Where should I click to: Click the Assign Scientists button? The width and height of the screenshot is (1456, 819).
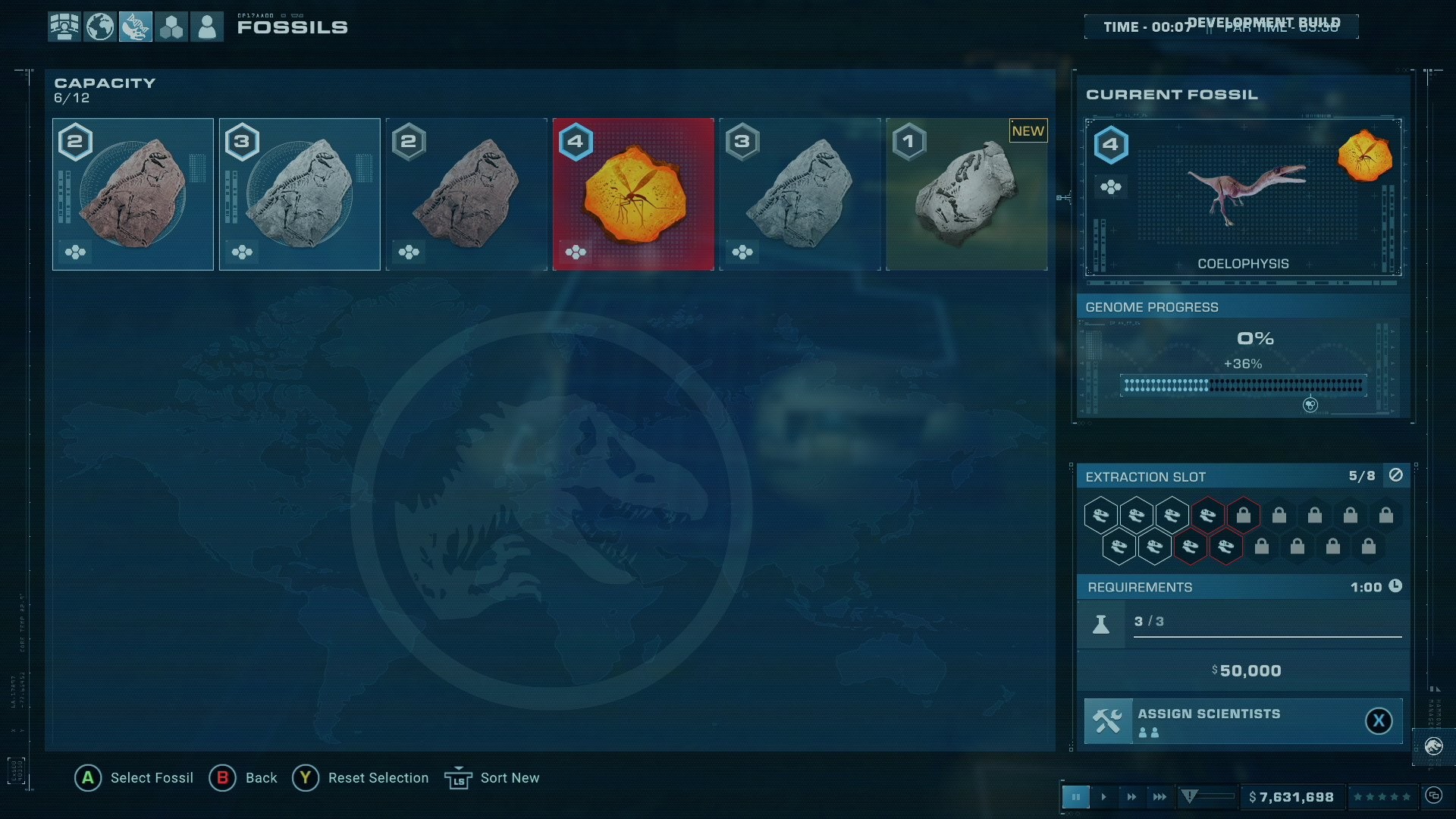pos(1243,721)
